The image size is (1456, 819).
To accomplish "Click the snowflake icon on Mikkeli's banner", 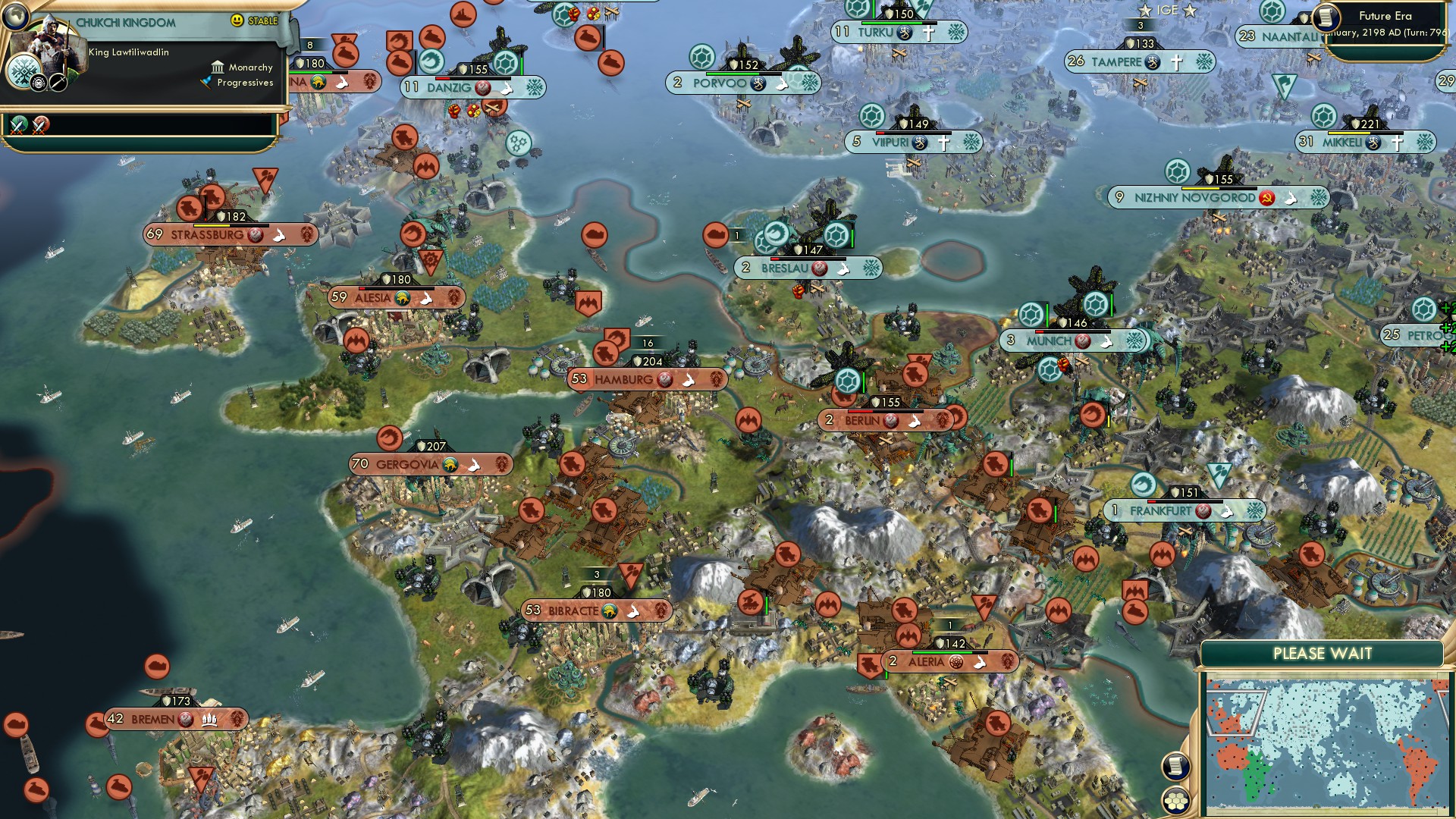I will pos(1424,142).
